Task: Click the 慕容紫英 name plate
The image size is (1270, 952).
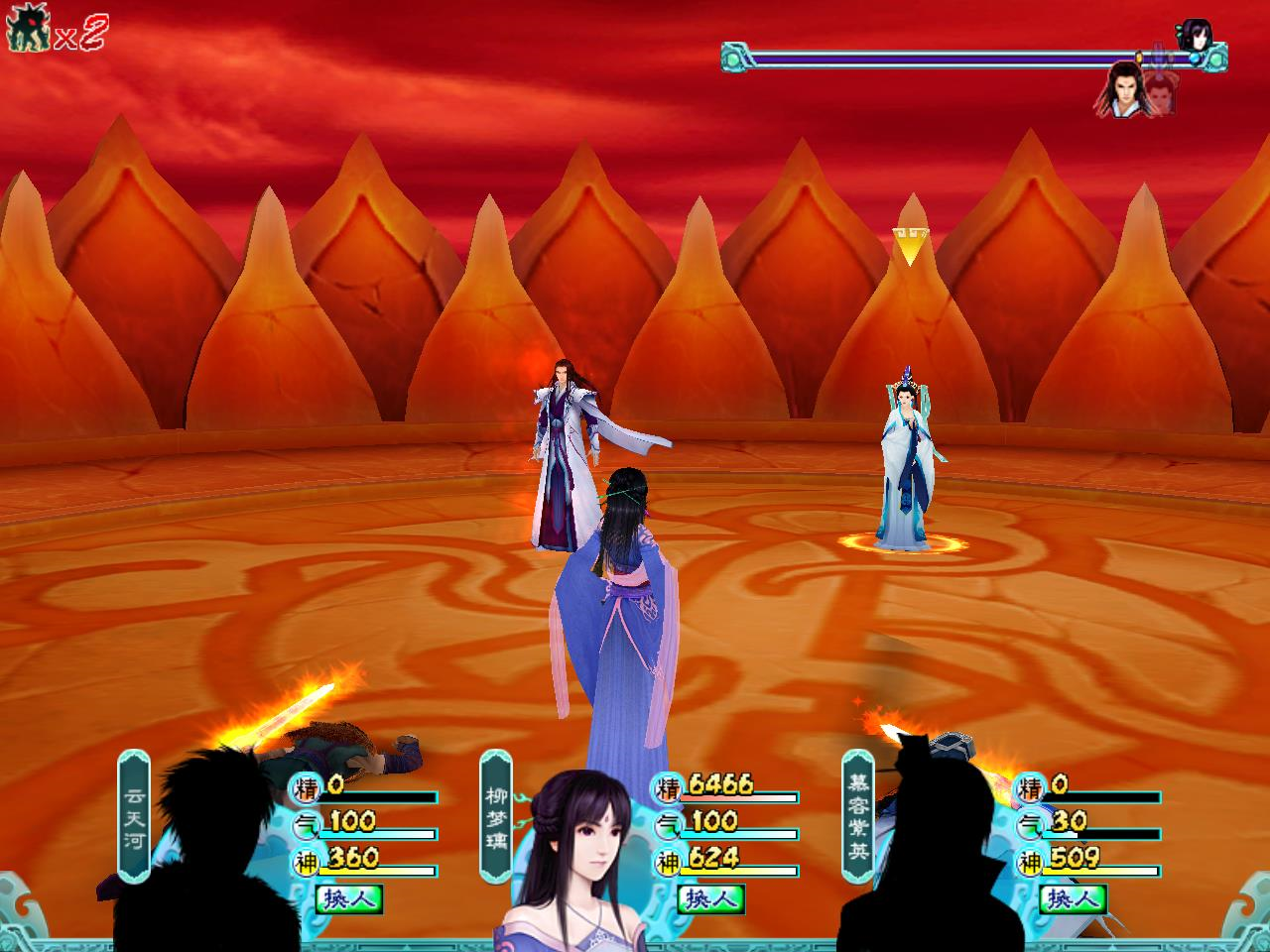Action: 857,815
